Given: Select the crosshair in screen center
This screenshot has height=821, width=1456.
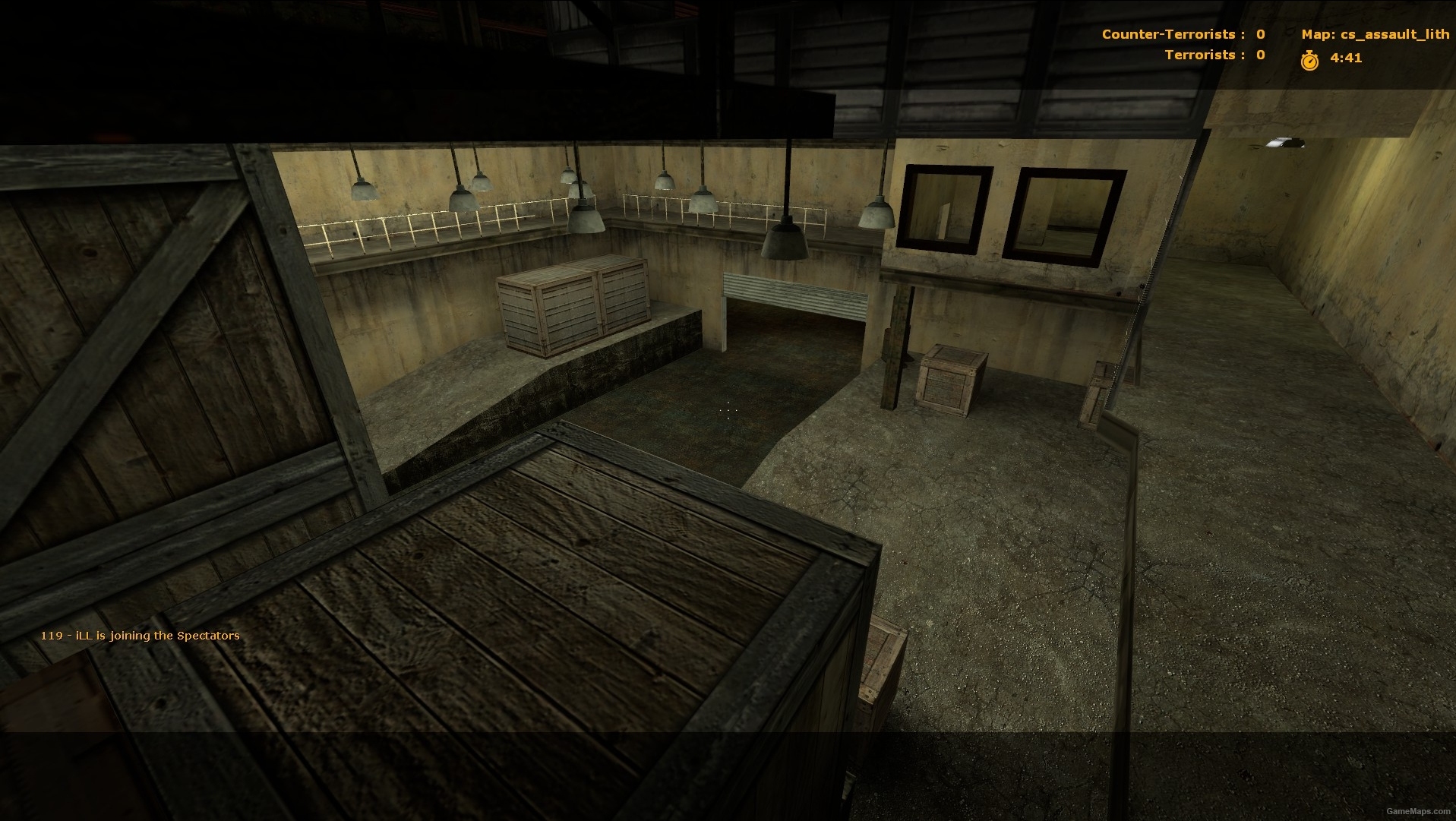Looking at the screenshot, I should pyautogui.click(x=728, y=410).
